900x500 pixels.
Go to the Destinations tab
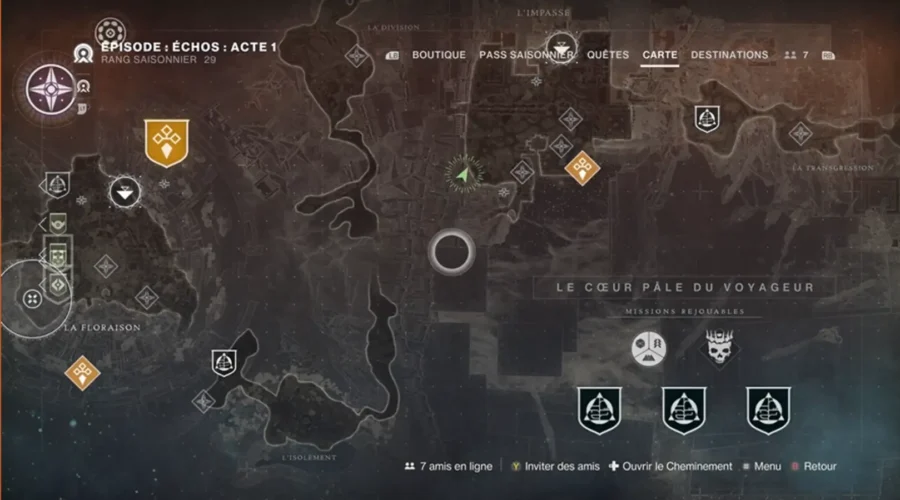729,55
